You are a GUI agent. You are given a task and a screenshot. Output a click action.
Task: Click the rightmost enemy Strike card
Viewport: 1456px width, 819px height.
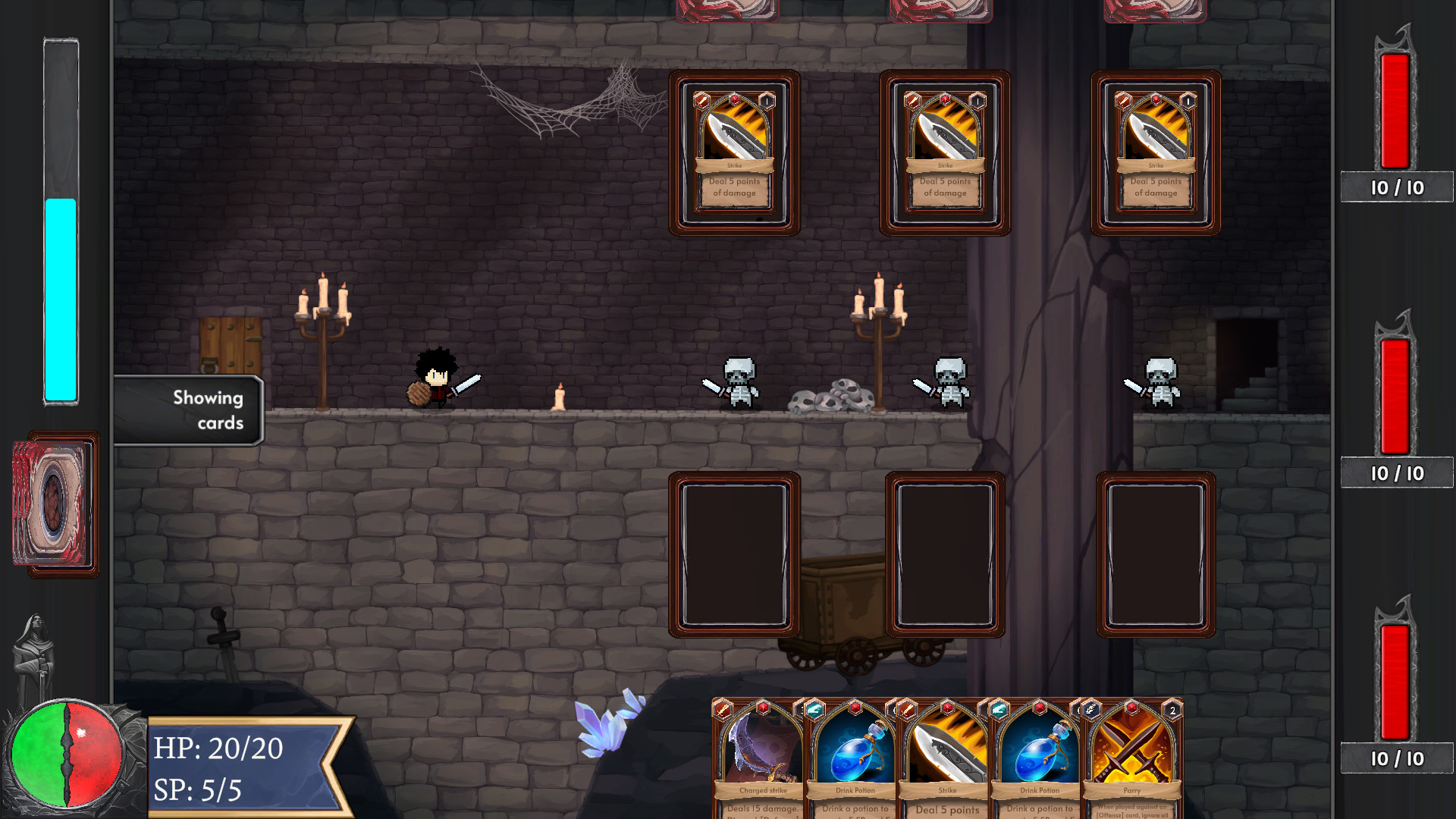point(1154,152)
